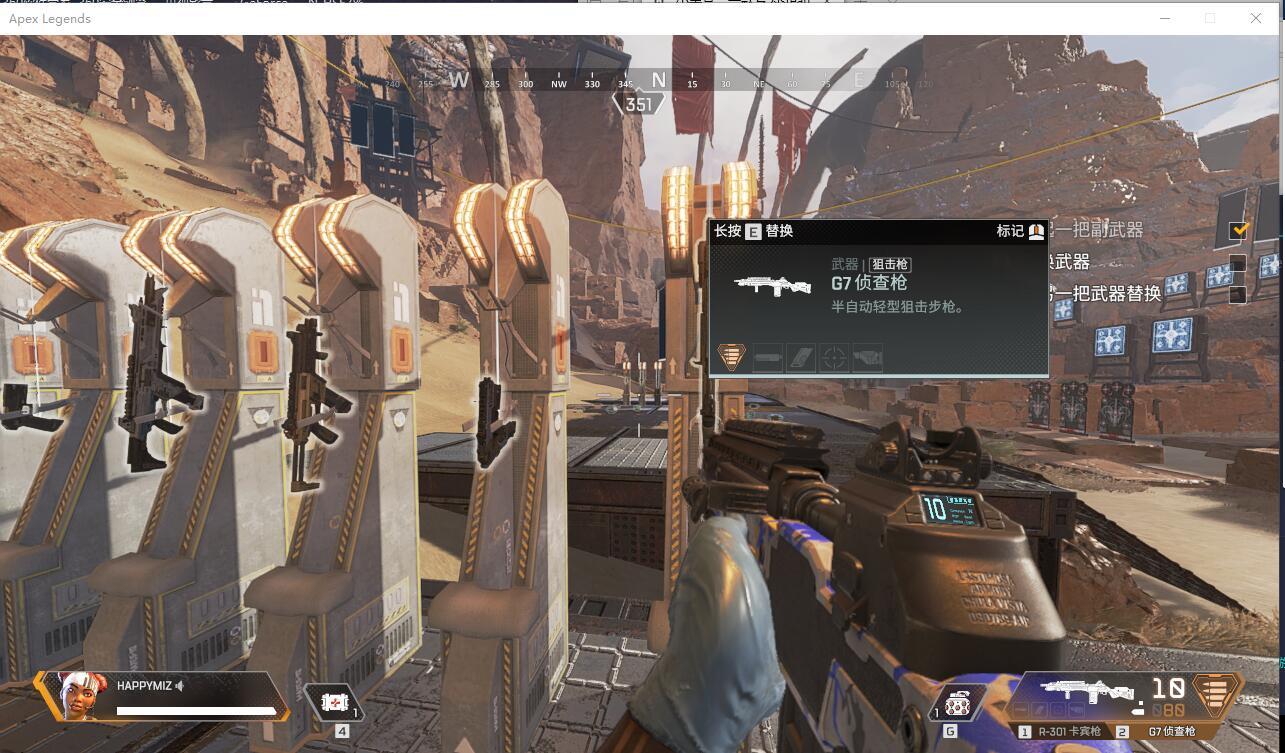1285x753 pixels.
Task: Switch to the G7 侦查枪 weapon tab
Action: pos(1170,732)
